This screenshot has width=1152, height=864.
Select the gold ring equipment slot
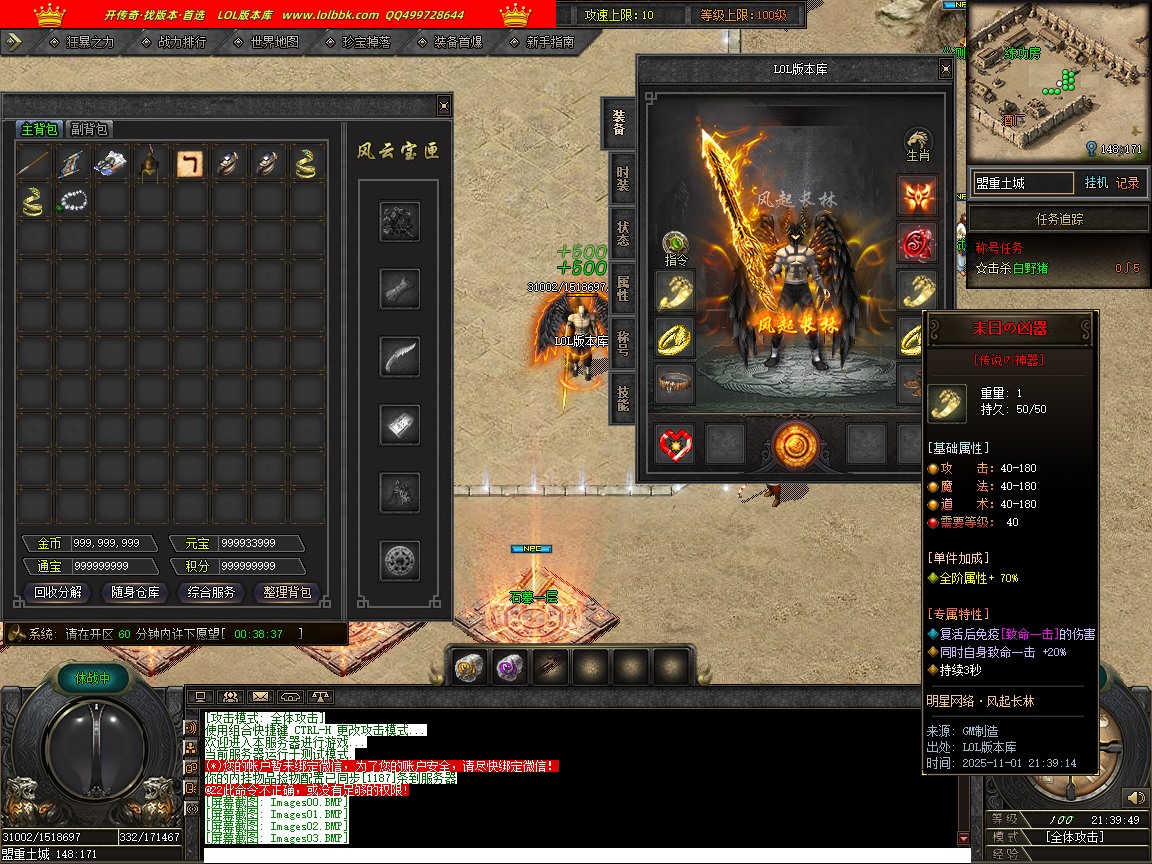675,337
